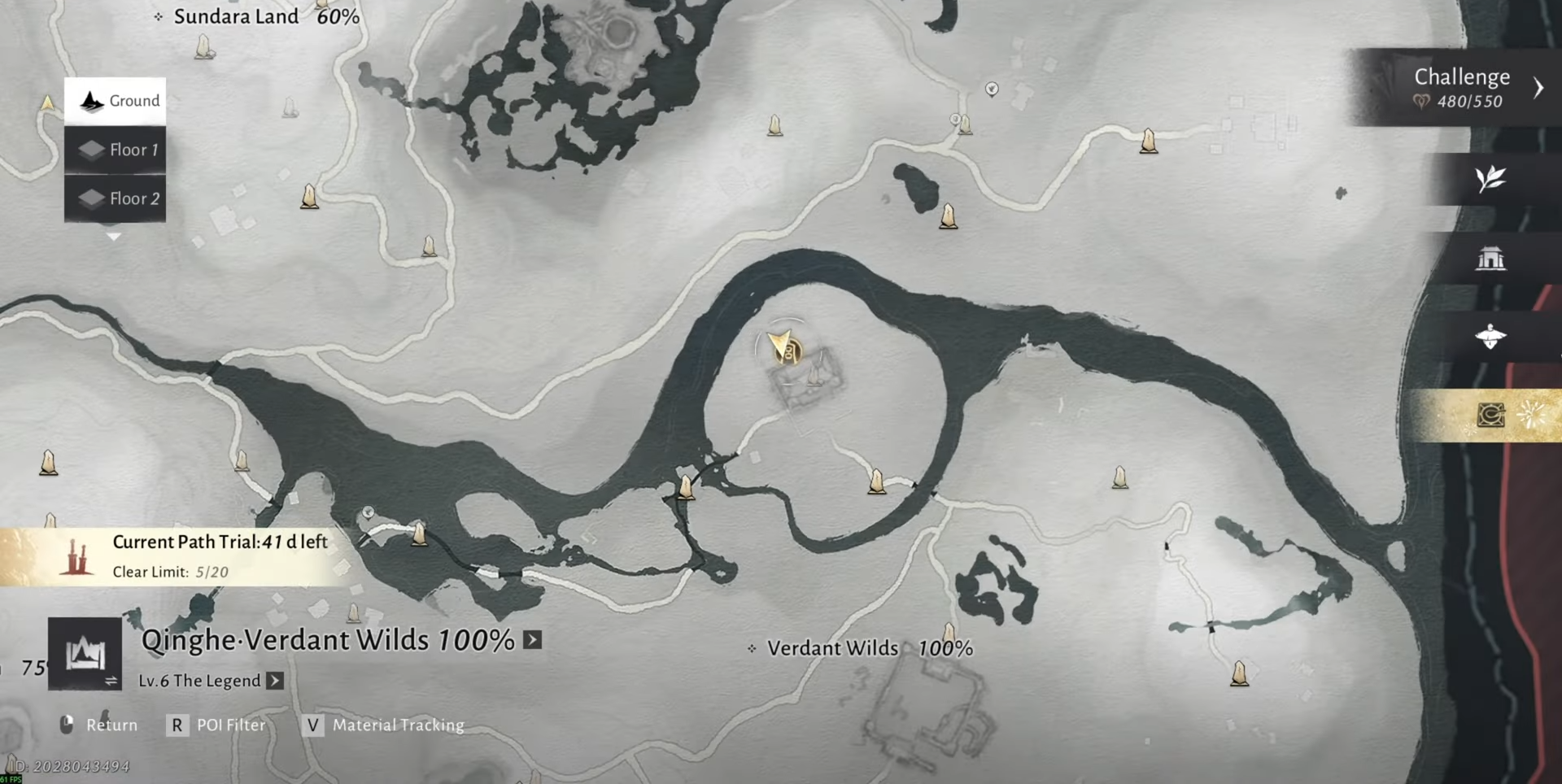The width and height of the screenshot is (1562, 784).
Task: Expand the floor list down arrow
Action: click(x=114, y=237)
